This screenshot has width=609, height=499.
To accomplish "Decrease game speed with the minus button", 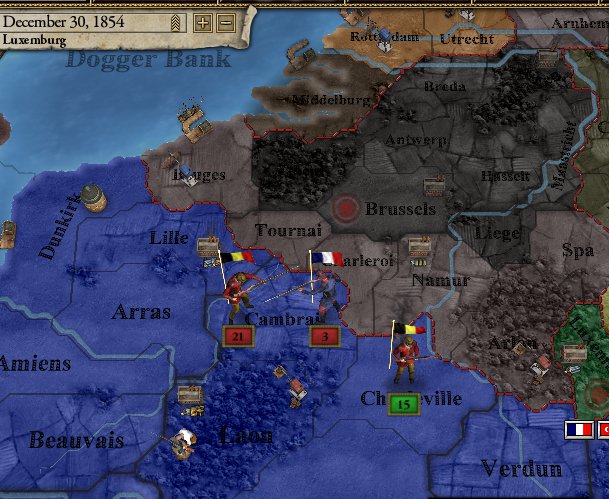I will [x=226, y=22].
